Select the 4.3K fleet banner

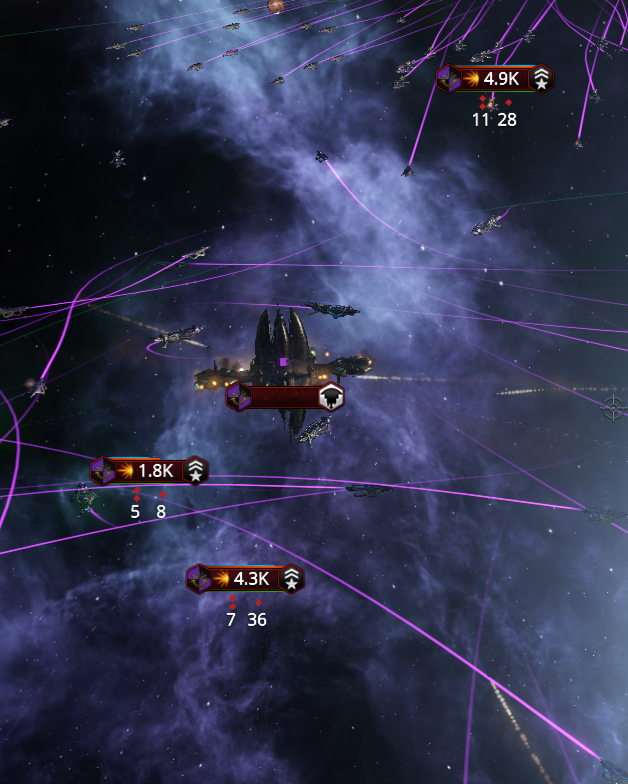point(245,579)
